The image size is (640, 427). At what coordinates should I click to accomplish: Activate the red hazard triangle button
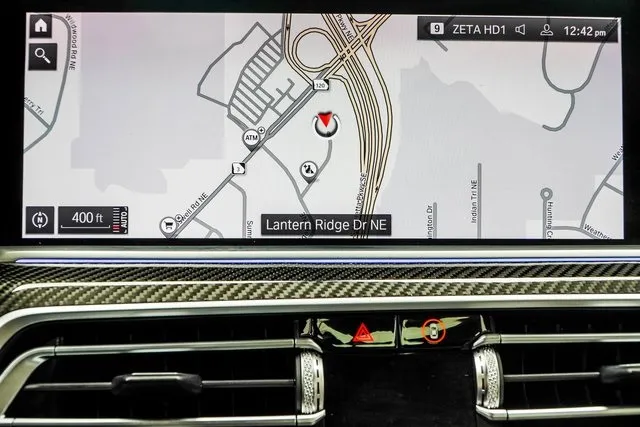(x=361, y=331)
